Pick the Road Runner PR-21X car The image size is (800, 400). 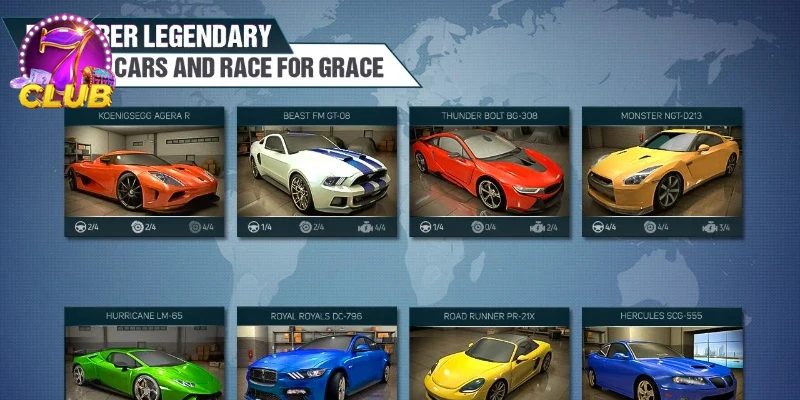click(490, 360)
